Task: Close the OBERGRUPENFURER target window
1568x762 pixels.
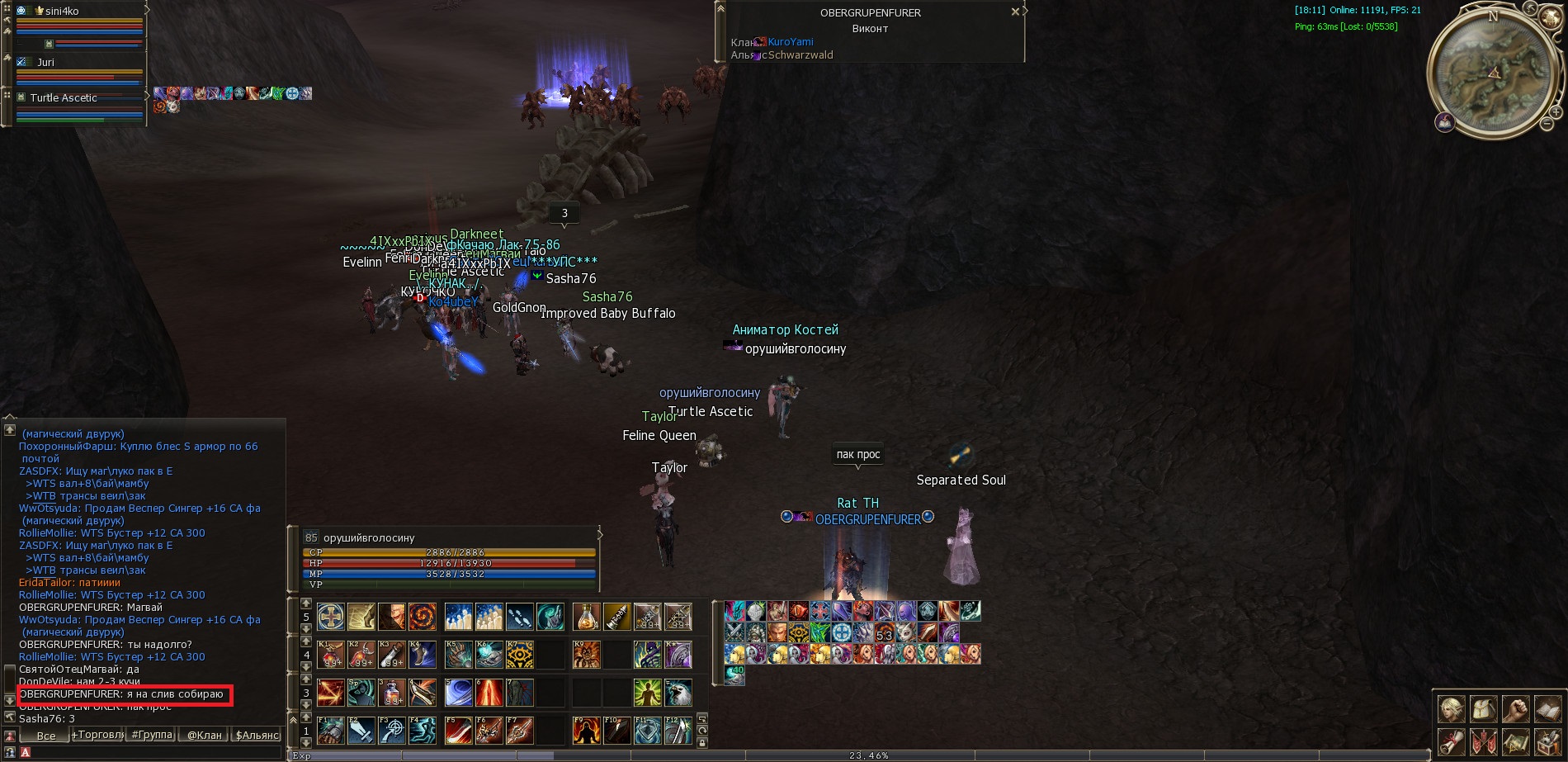Action: [x=1015, y=12]
